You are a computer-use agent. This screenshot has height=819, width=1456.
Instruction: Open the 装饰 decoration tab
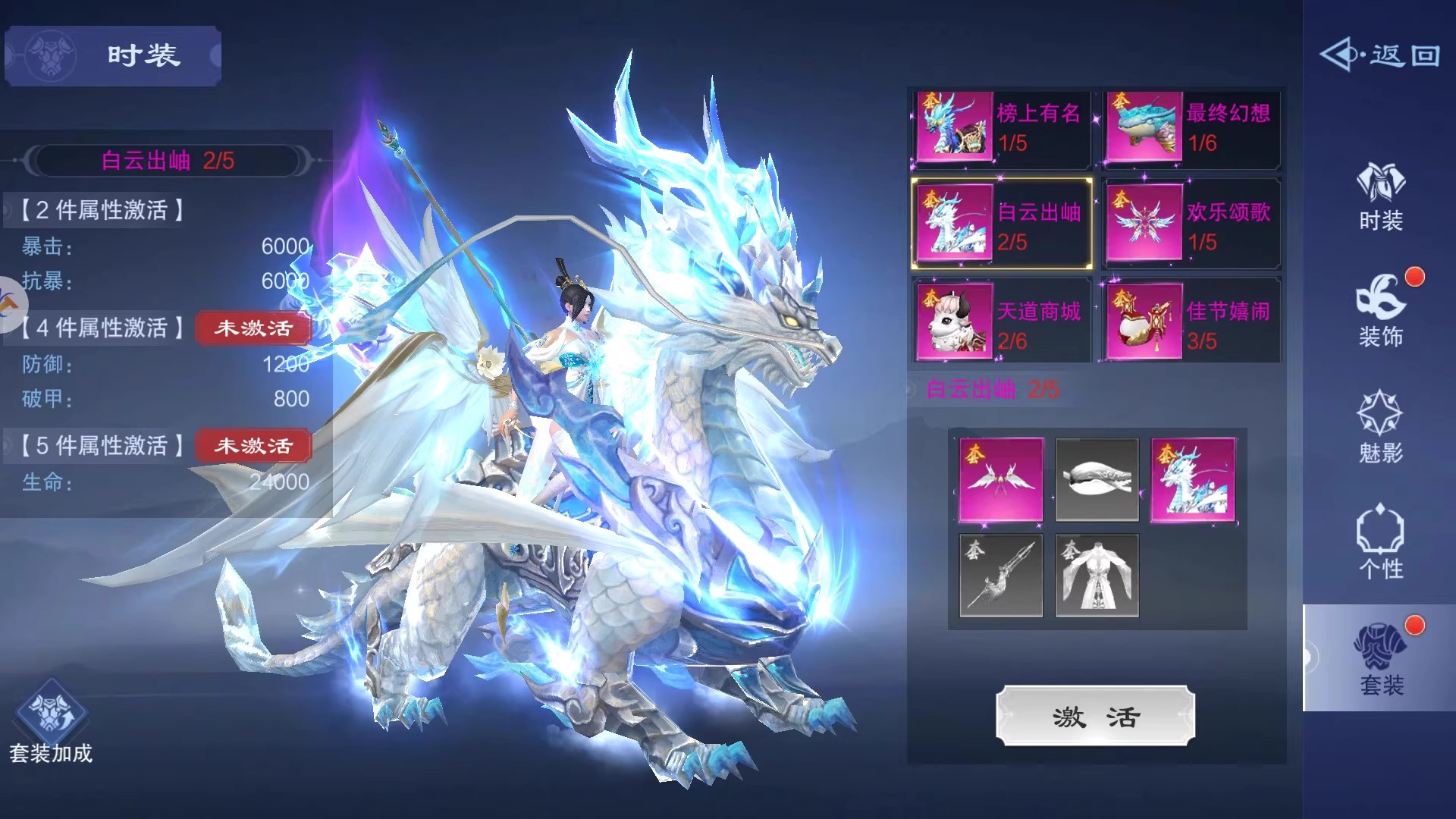point(1380,312)
